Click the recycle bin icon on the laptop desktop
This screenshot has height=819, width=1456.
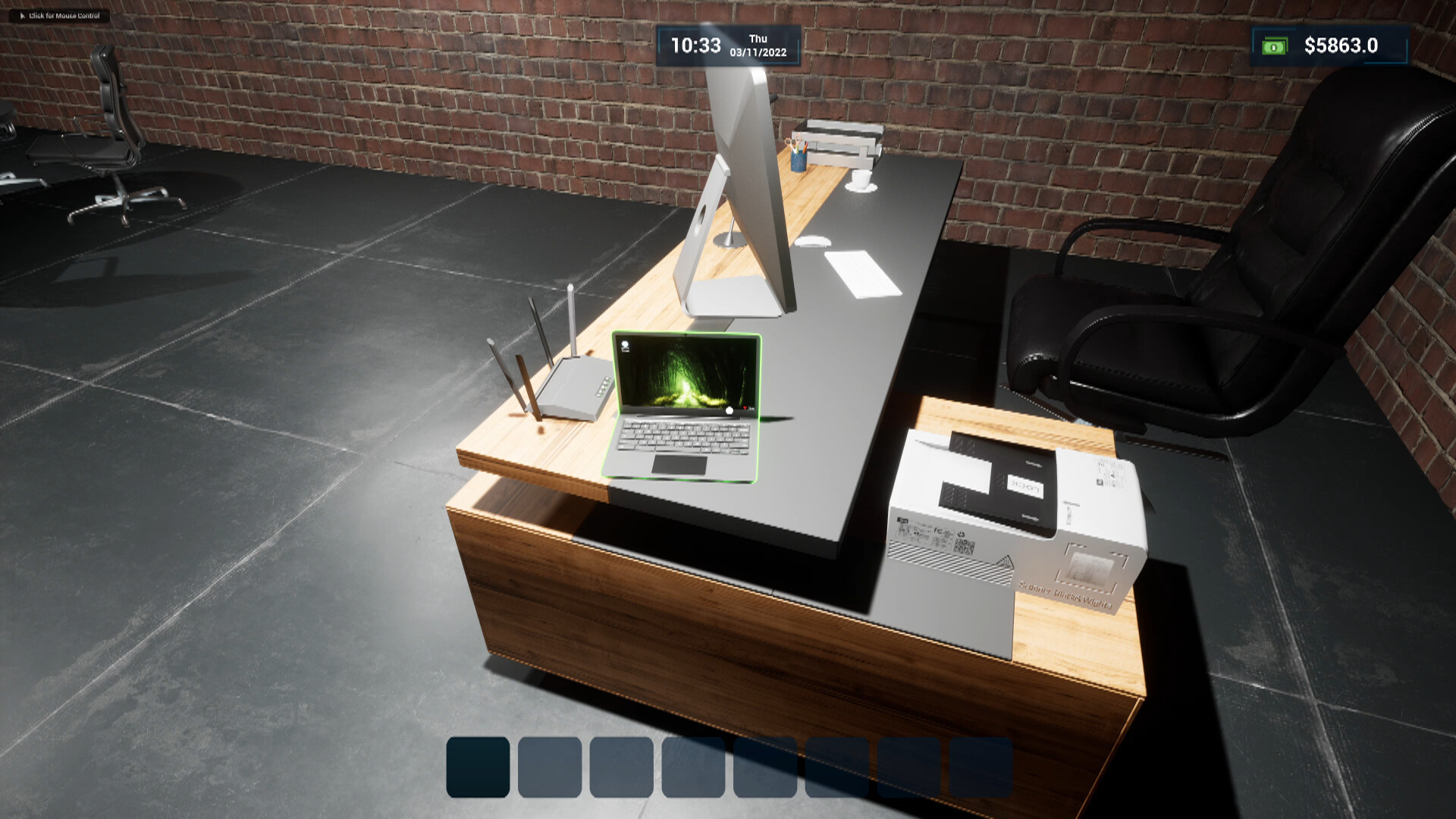pyautogui.click(x=625, y=346)
